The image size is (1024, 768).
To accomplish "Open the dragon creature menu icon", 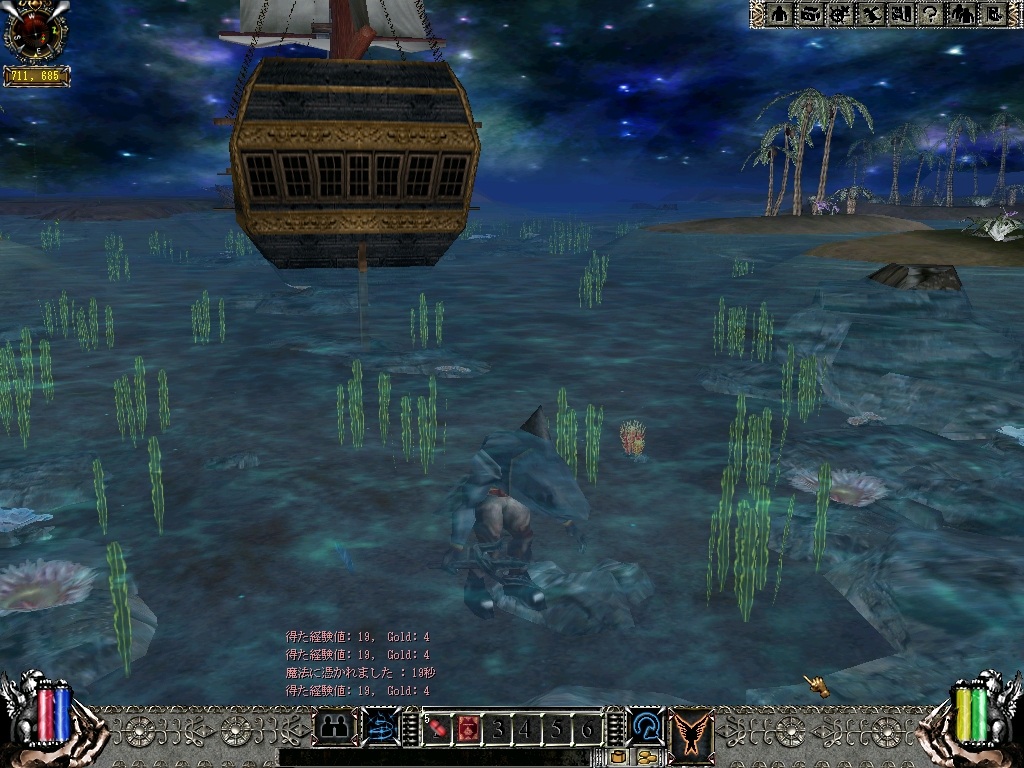I will (872, 14).
